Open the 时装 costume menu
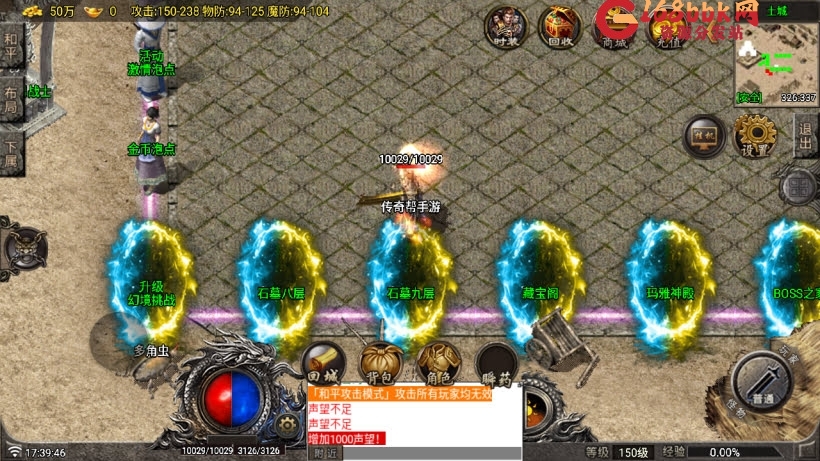The image size is (820, 461). (505, 27)
